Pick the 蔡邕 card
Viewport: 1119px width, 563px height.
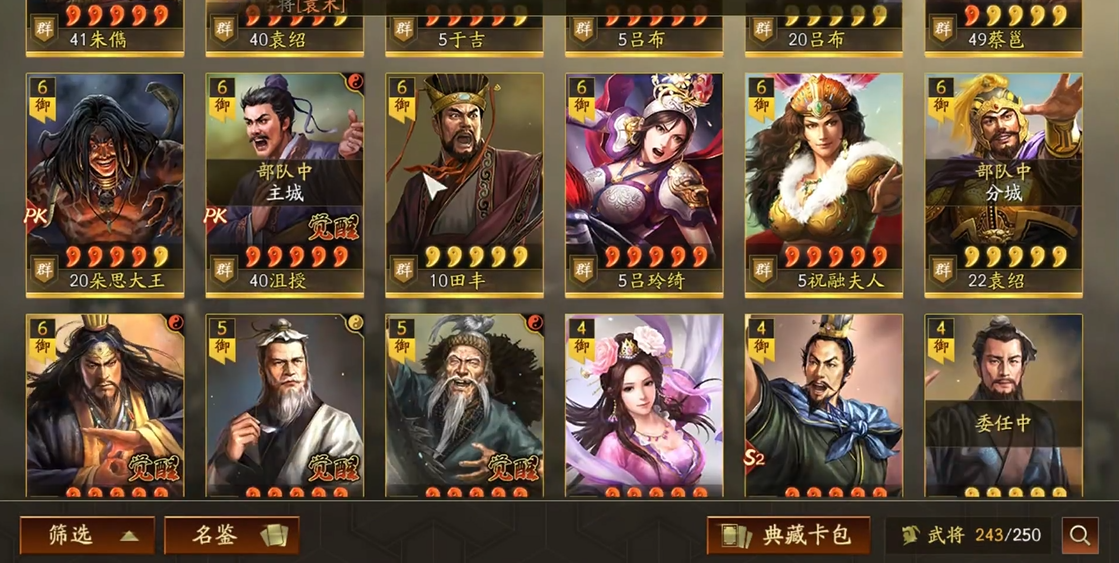point(1003,27)
